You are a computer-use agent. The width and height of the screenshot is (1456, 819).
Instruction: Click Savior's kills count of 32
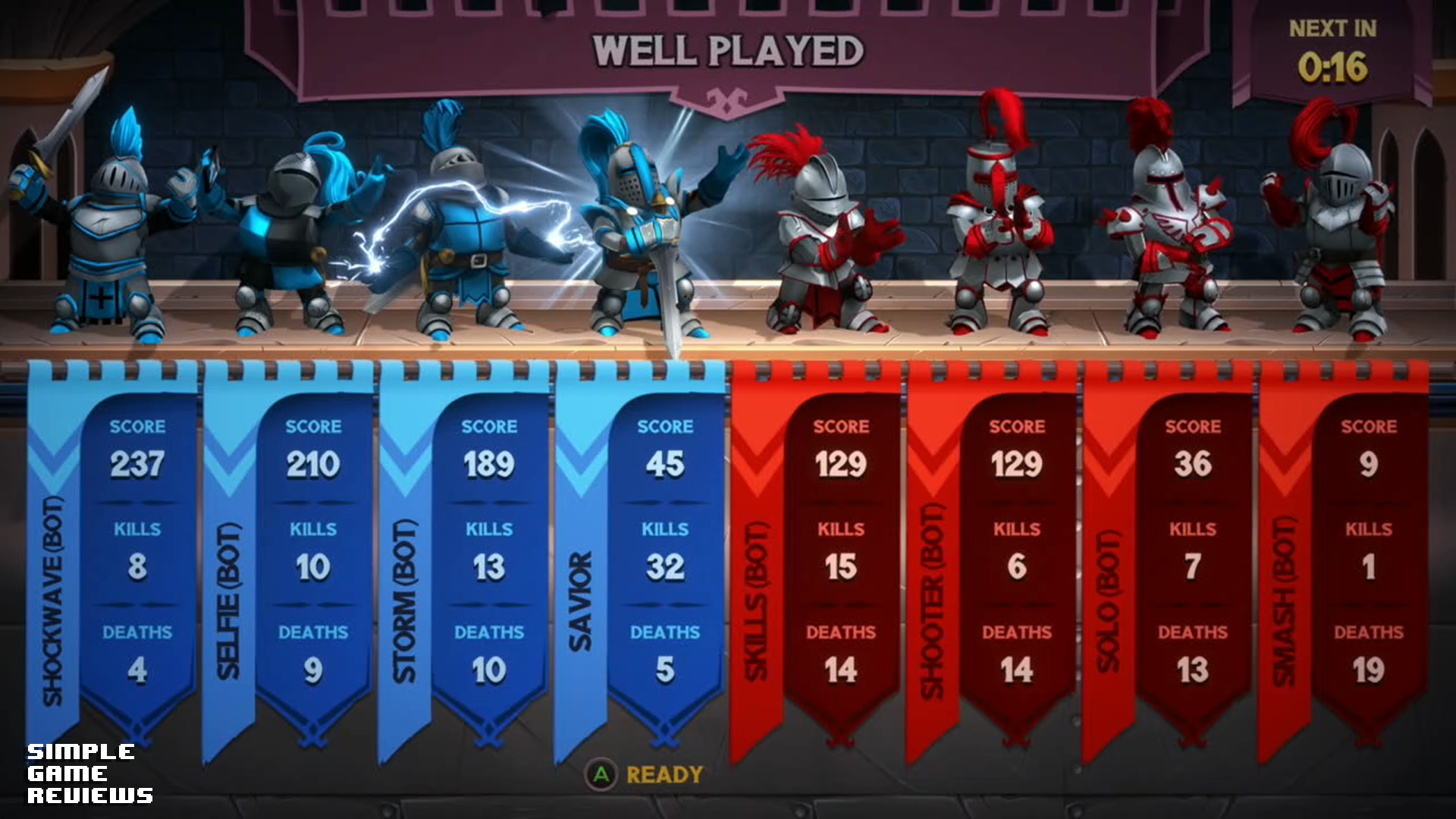[666, 570]
